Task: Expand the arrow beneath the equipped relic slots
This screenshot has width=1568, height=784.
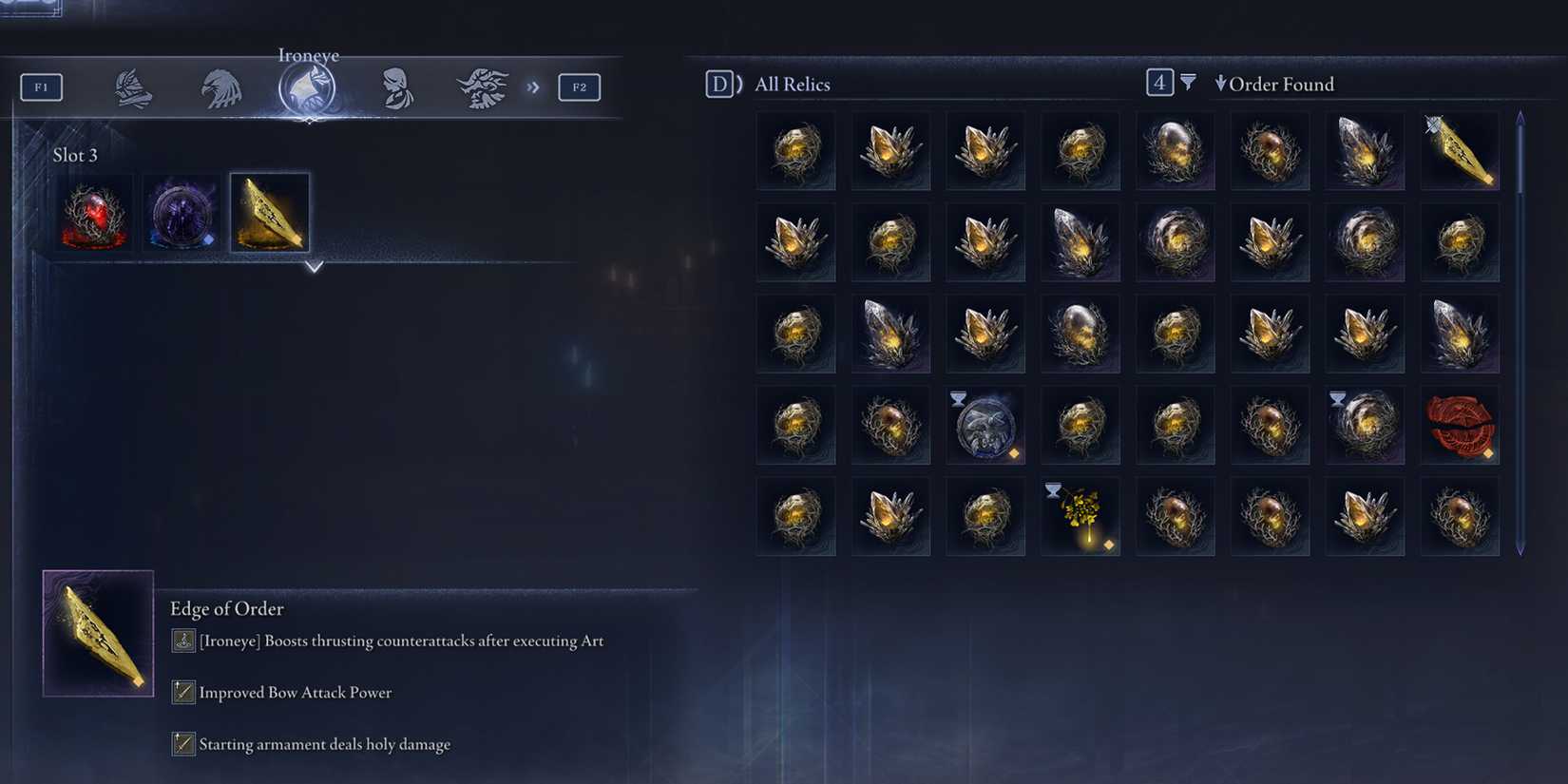Action: pos(314,267)
